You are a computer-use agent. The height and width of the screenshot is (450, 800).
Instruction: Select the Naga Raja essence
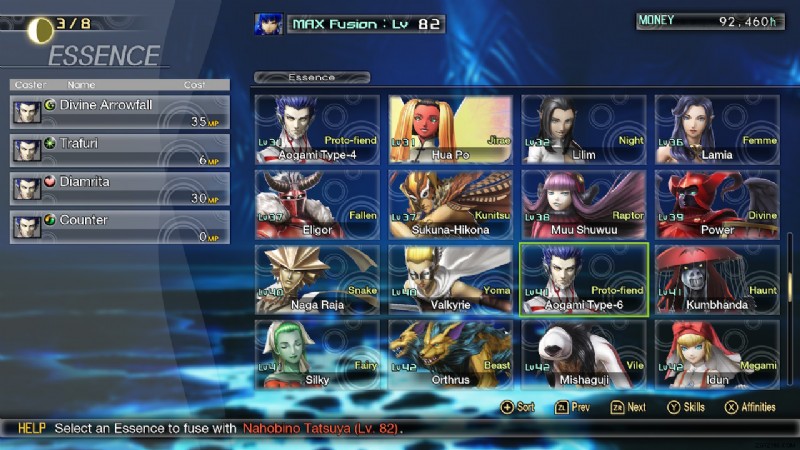(317, 279)
